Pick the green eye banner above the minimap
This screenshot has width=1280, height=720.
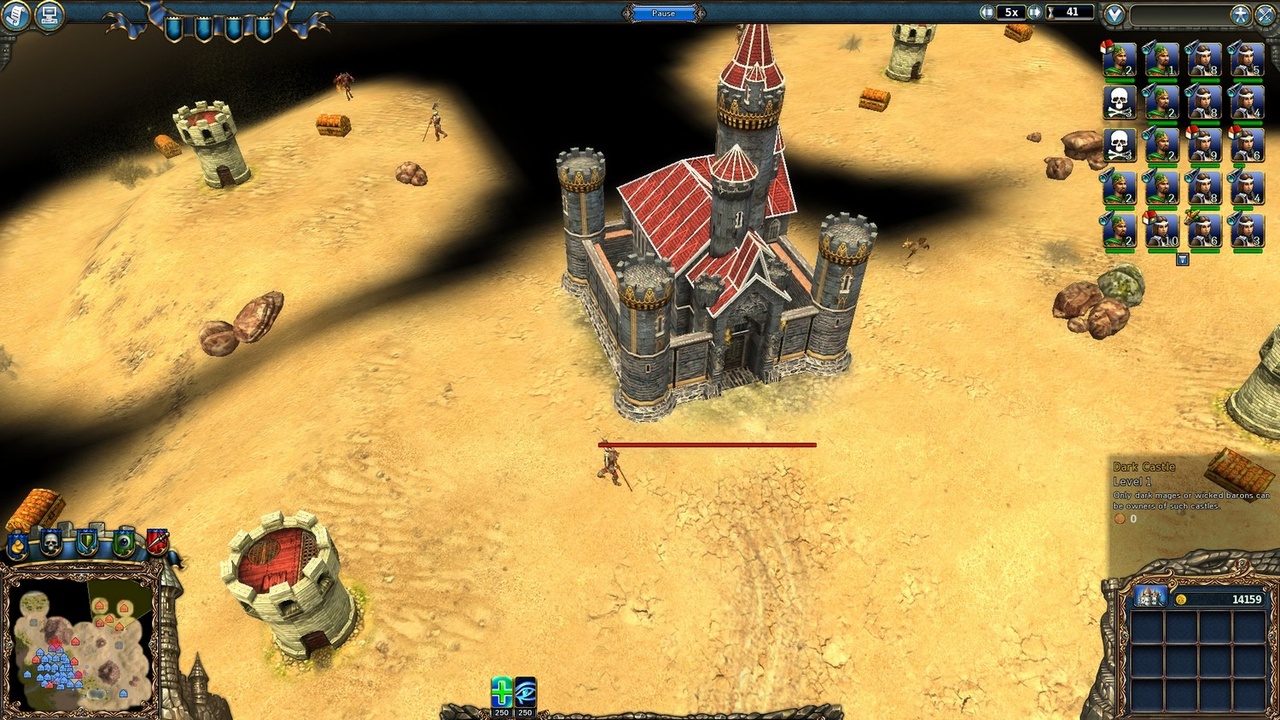point(123,542)
